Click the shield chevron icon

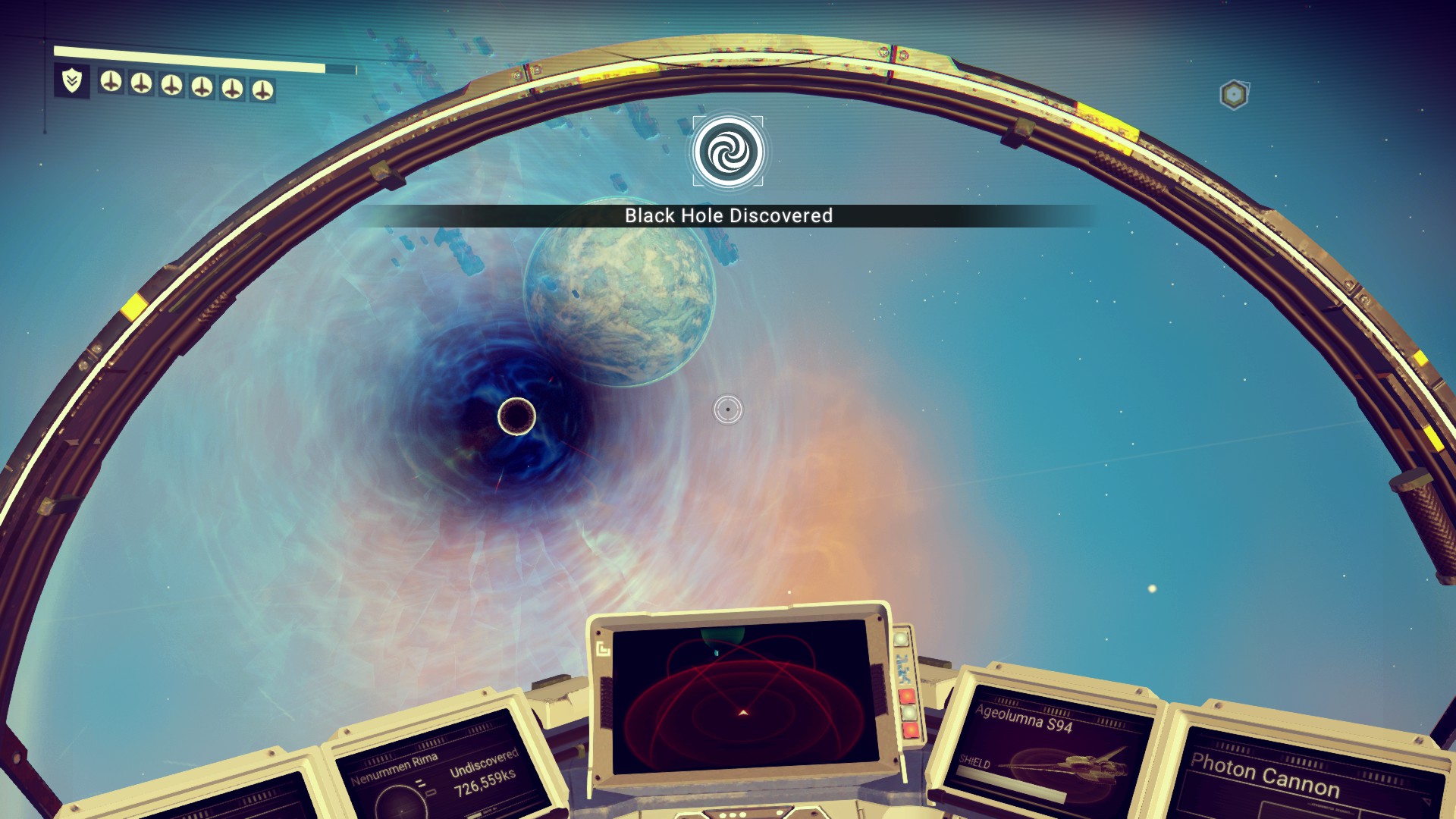72,80
